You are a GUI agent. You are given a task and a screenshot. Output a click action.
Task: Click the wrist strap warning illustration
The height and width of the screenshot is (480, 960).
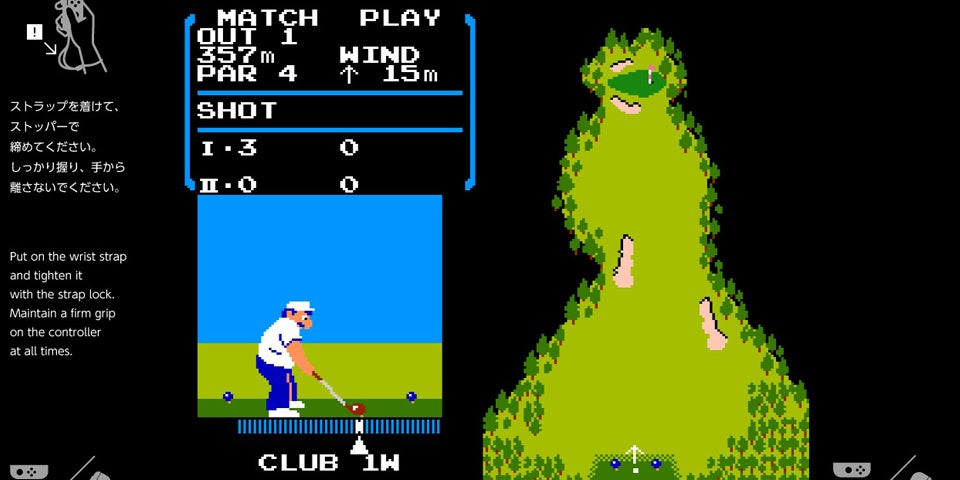point(68,38)
